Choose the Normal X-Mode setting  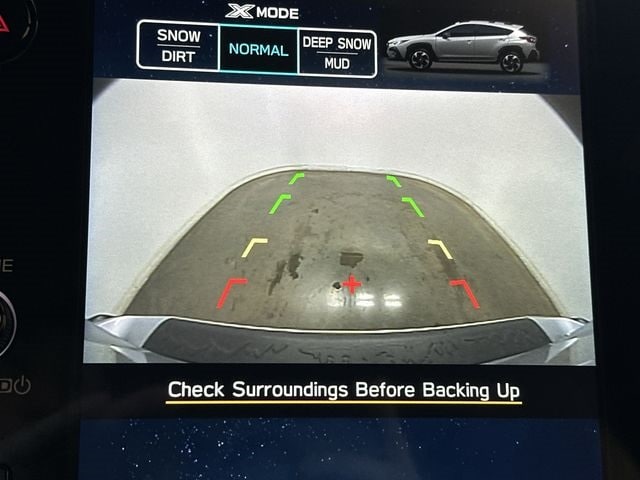[258, 49]
